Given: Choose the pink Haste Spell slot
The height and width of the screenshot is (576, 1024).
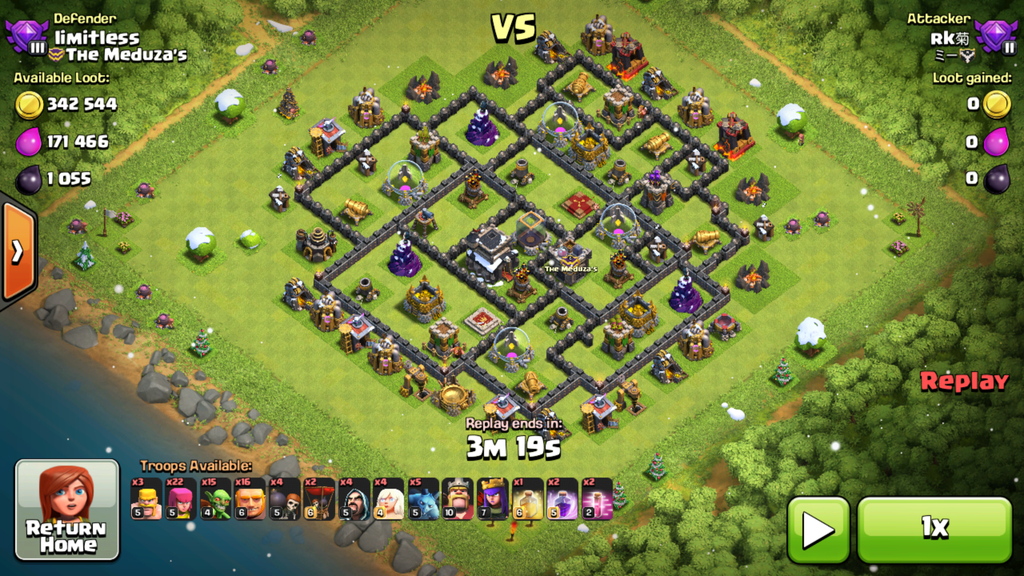Looking at the screenshot, I should pyautogui.click(x=597, y=499).
